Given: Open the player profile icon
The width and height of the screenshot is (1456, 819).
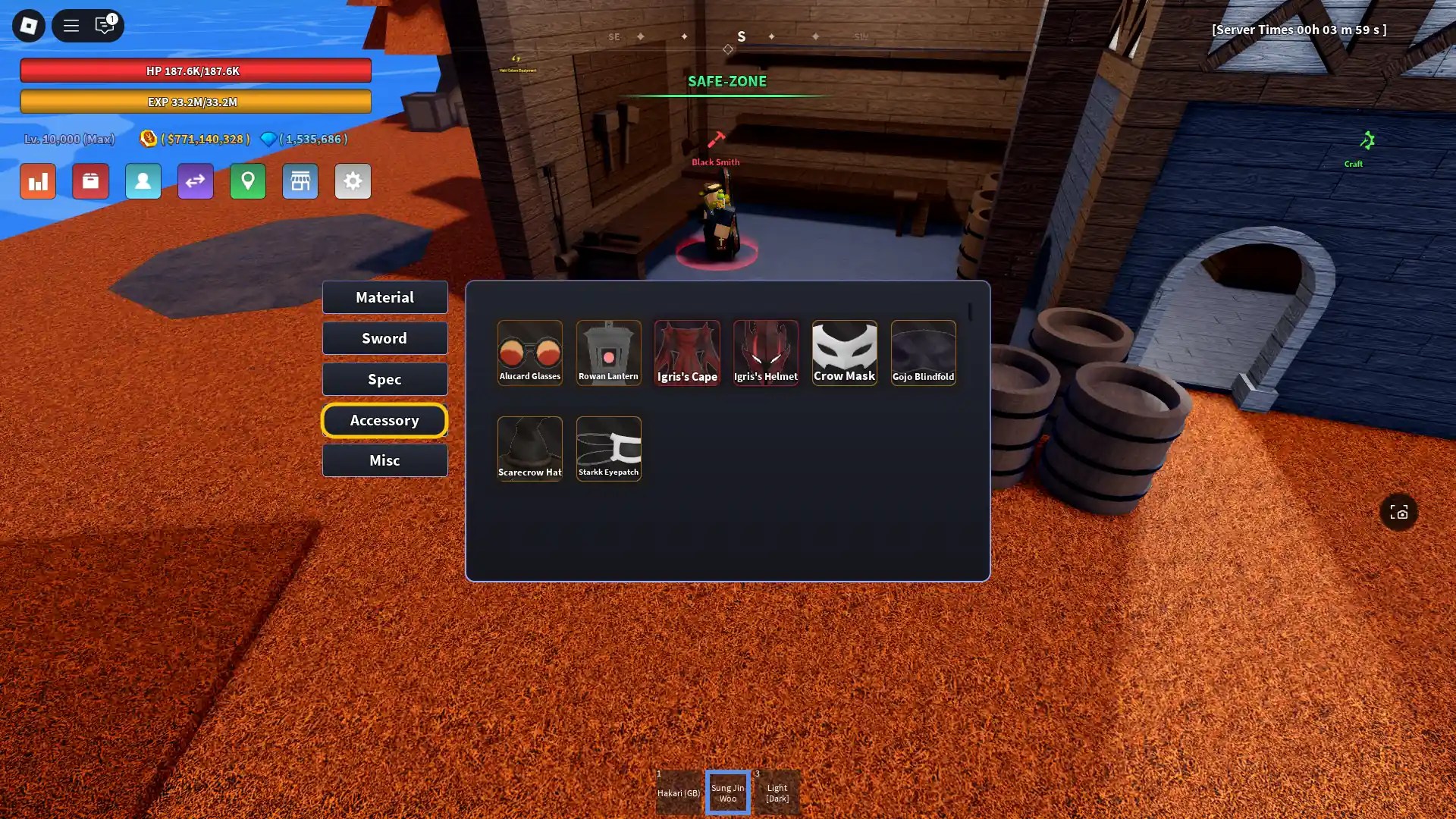Looking at the screenshot, I should 143,181.
